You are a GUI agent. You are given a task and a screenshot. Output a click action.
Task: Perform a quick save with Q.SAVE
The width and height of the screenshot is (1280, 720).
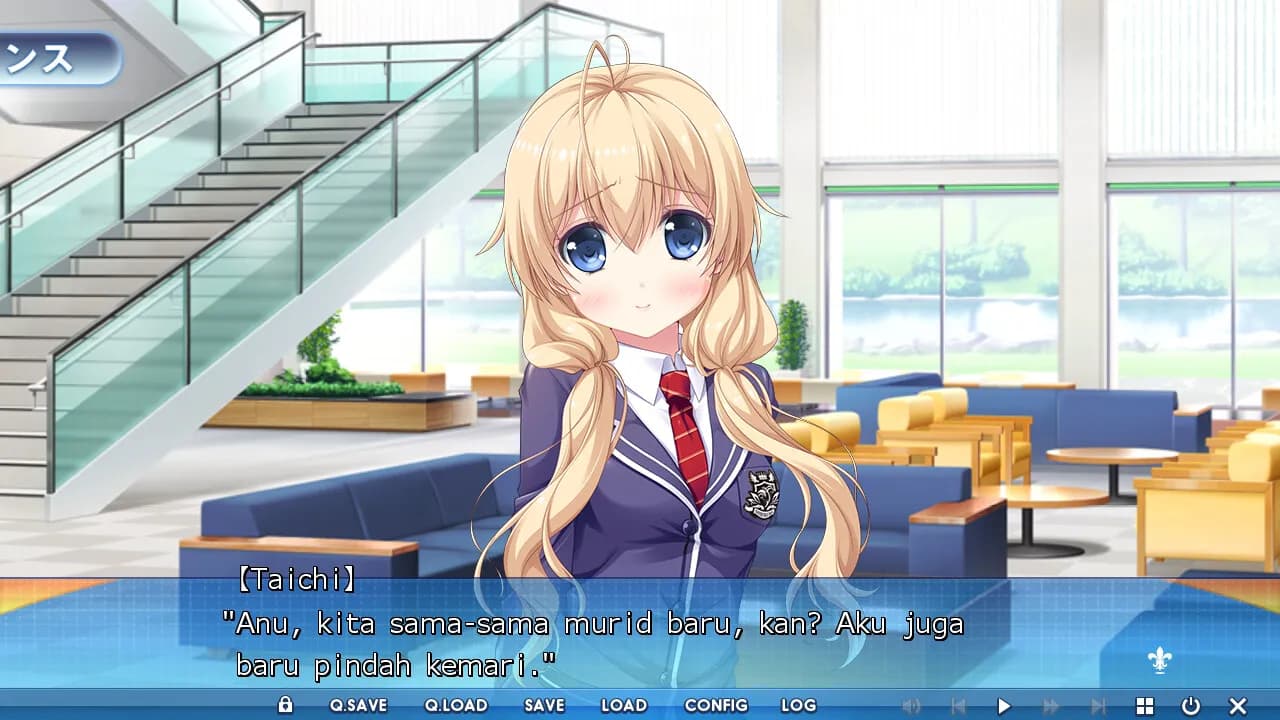click(x=361, y=706)
